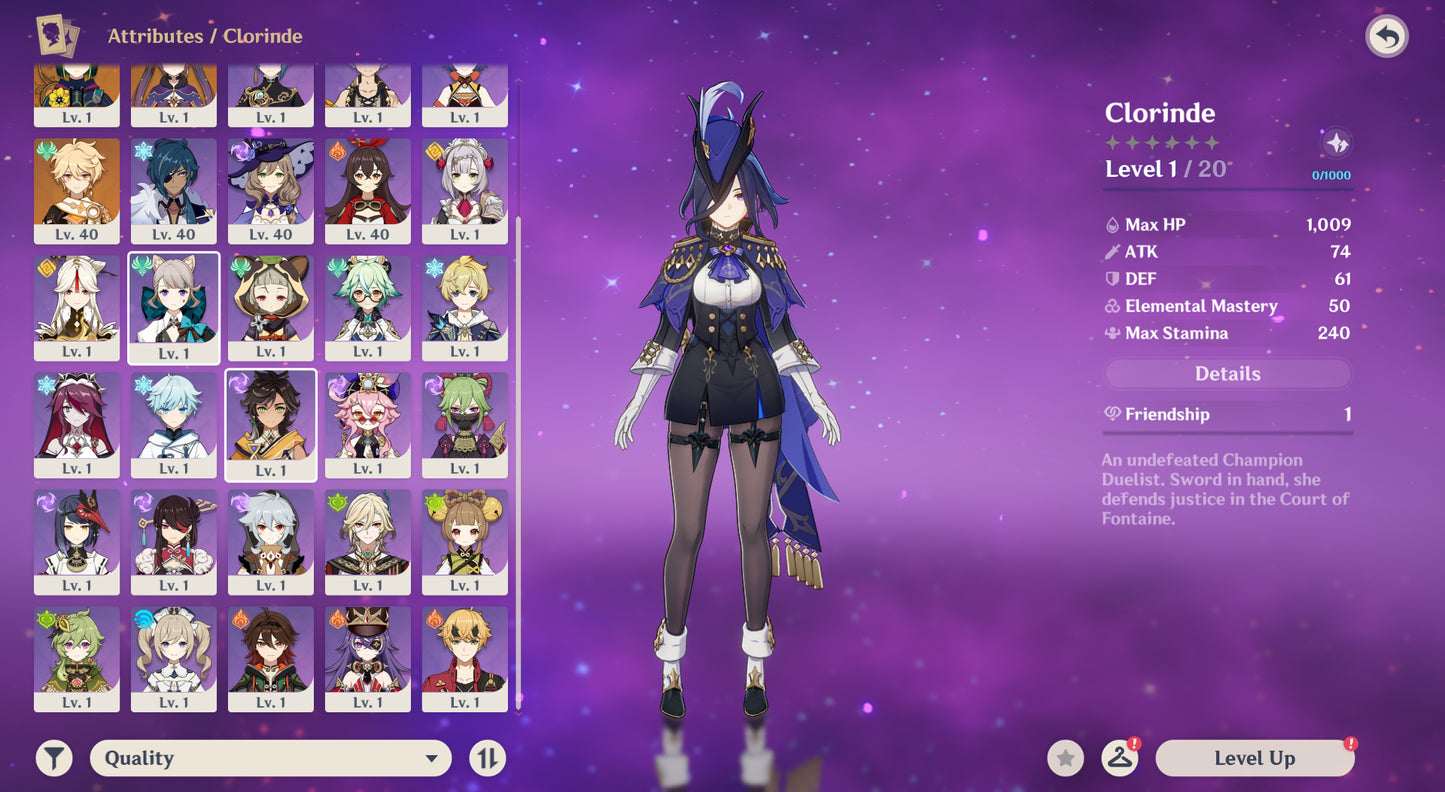This screenshot has height=792, width=1445.
Task: Open the Quality sort dropdown
Action: pos(270,758)
